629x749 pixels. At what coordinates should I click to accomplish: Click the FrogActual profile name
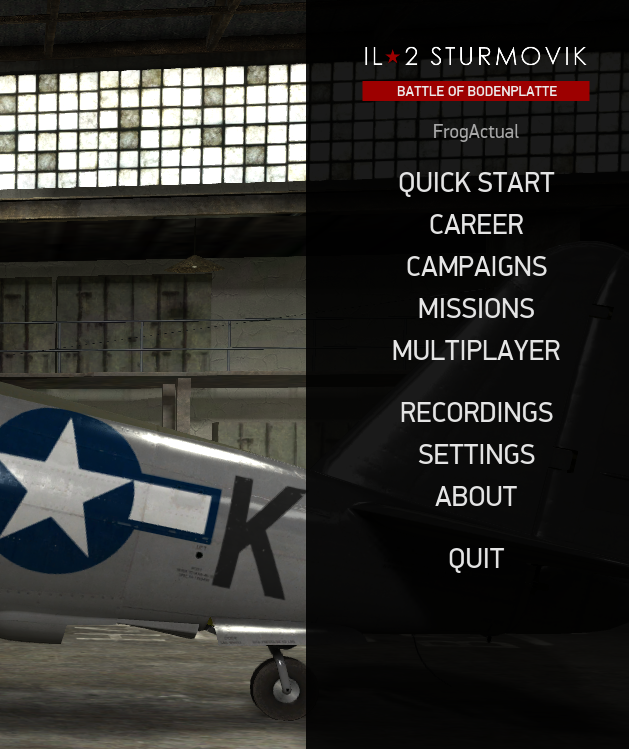[x=476, y=131]
